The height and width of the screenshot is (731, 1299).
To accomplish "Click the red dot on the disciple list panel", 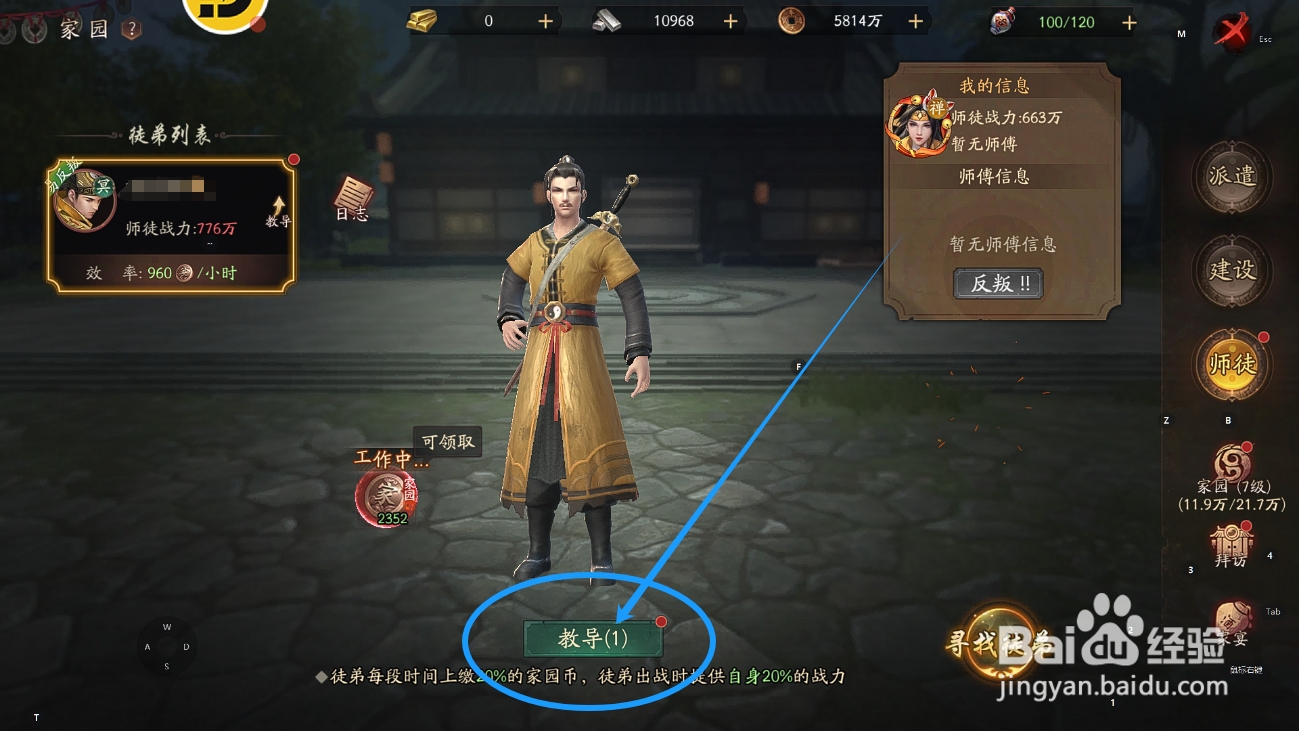I will click(292, 157).
